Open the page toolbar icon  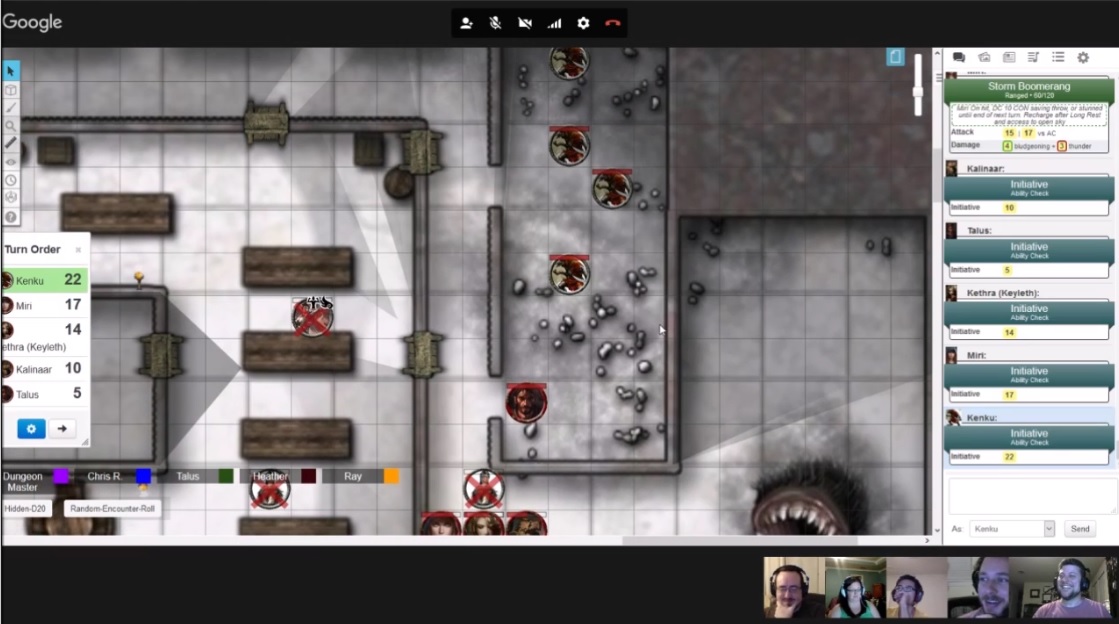[x=895, y=57]
